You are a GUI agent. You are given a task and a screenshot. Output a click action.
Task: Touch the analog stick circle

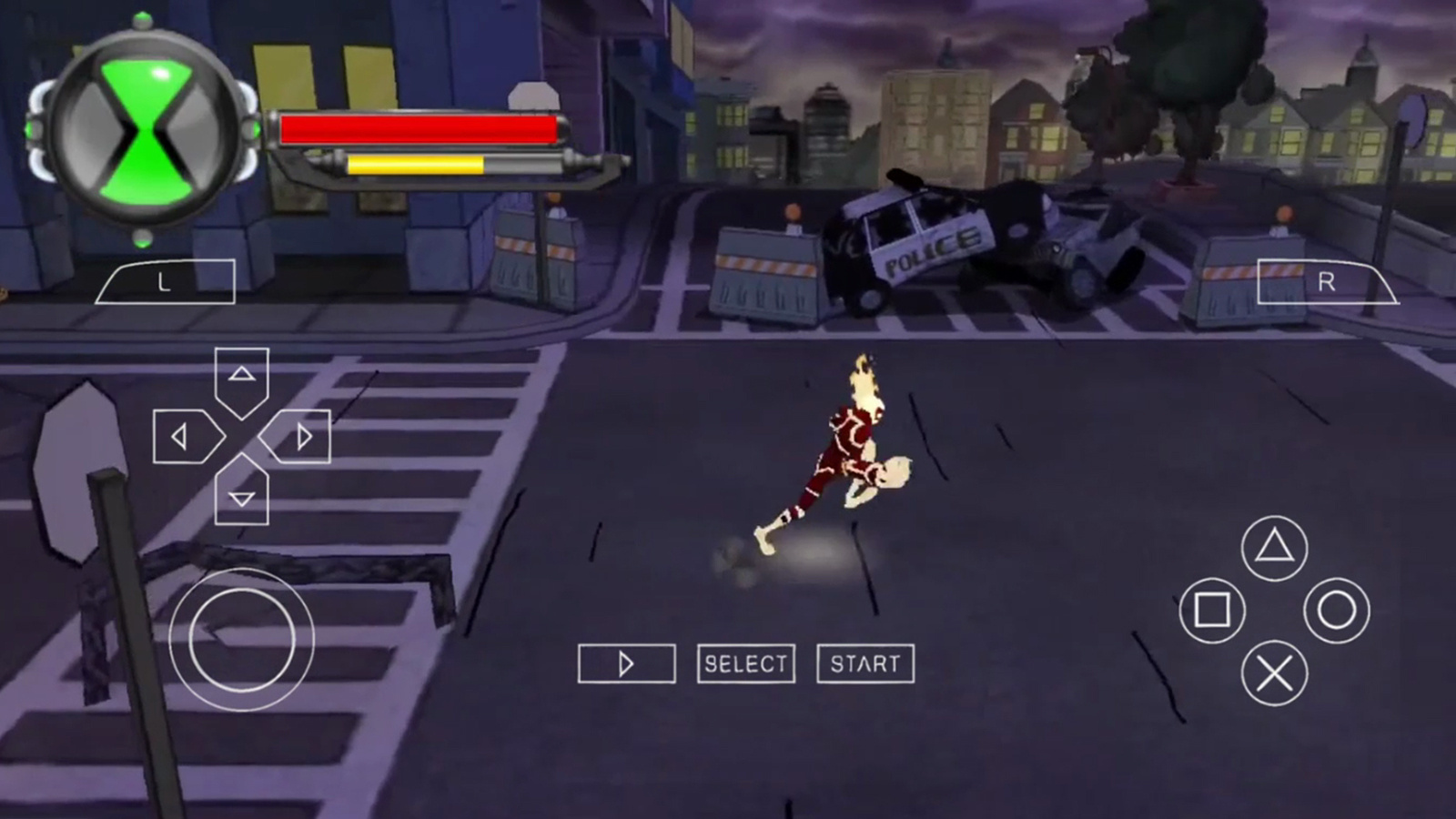click(241, 639)
